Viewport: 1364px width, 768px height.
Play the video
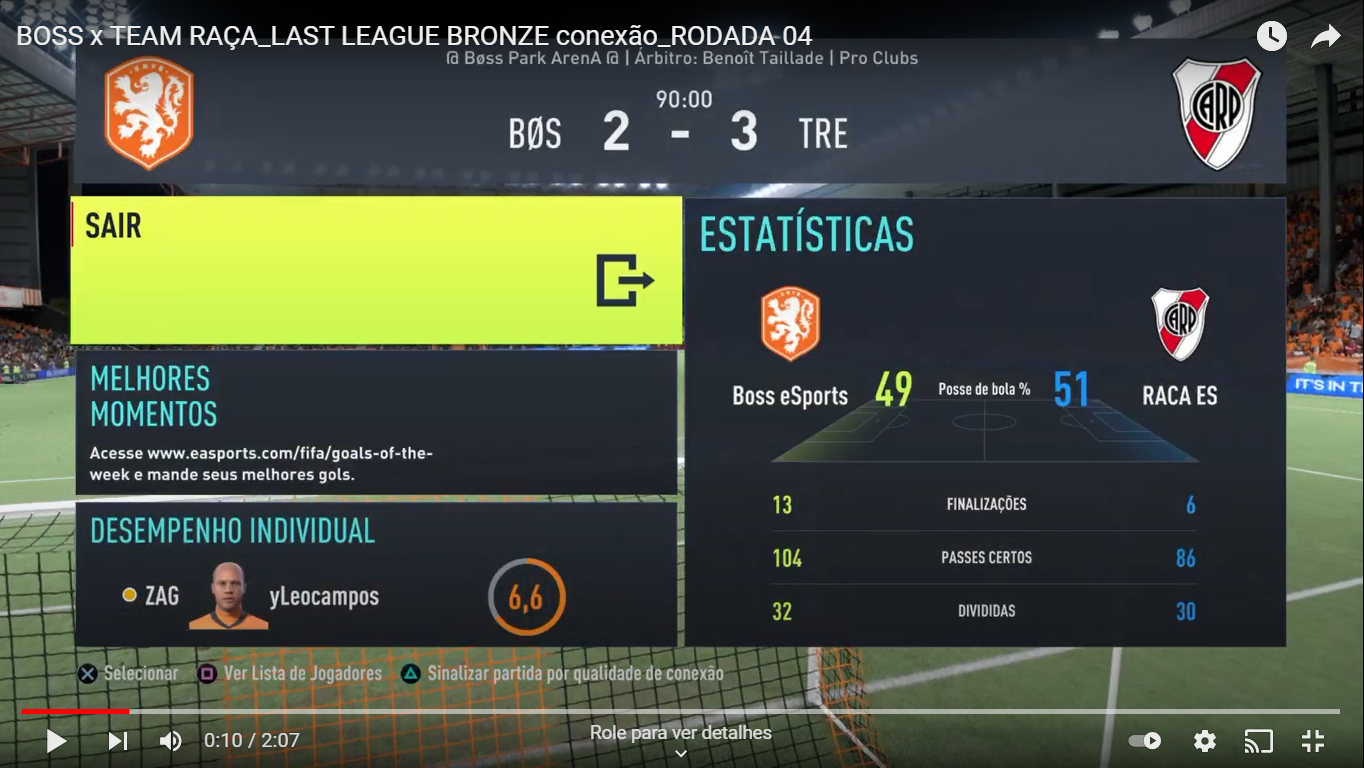tap(56, 741)
